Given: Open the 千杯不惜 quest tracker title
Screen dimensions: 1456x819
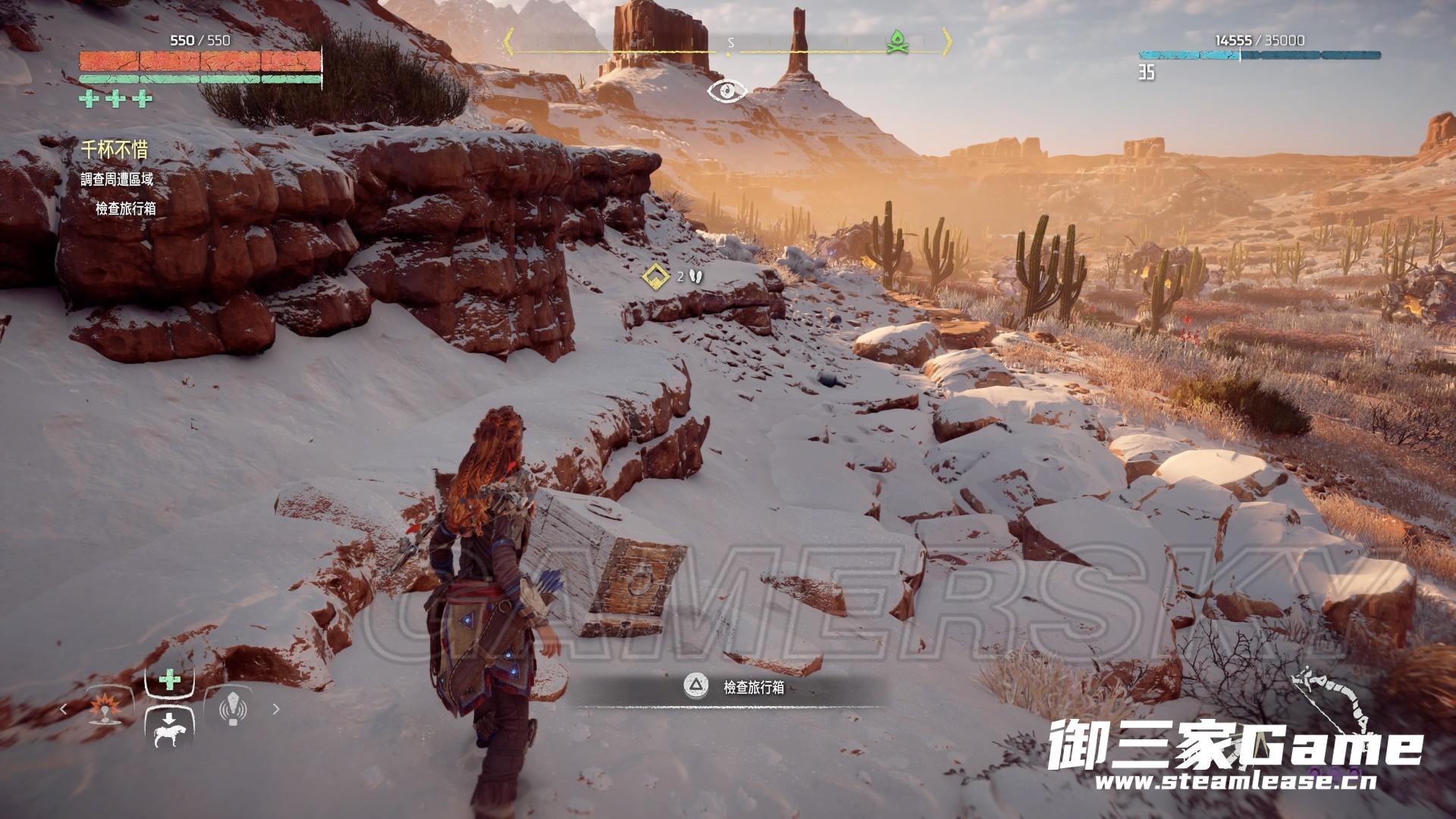Looking at the screenshot, I should tap(115, 149).
